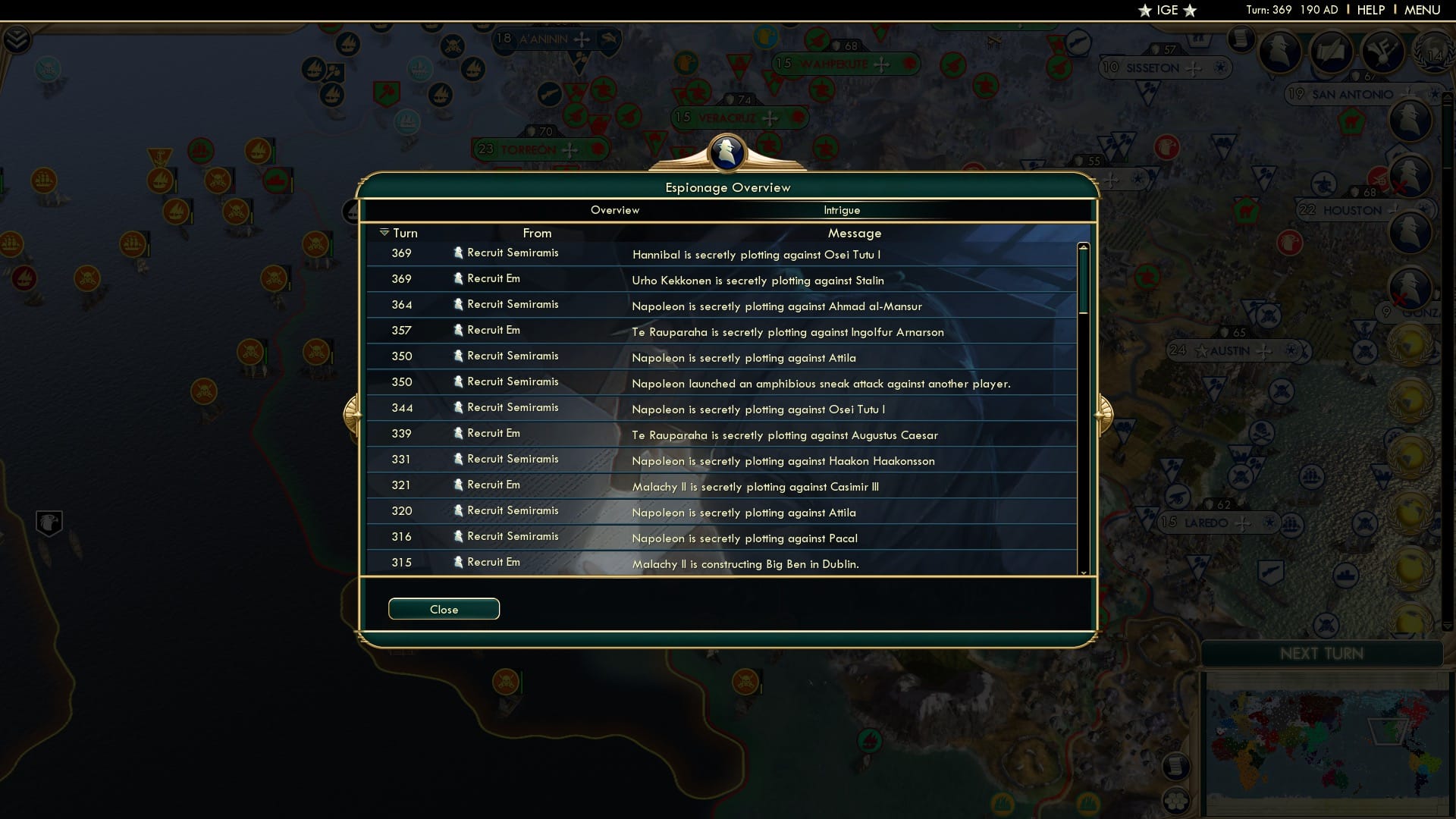Click HELP in the top bar

point(1371,10)
